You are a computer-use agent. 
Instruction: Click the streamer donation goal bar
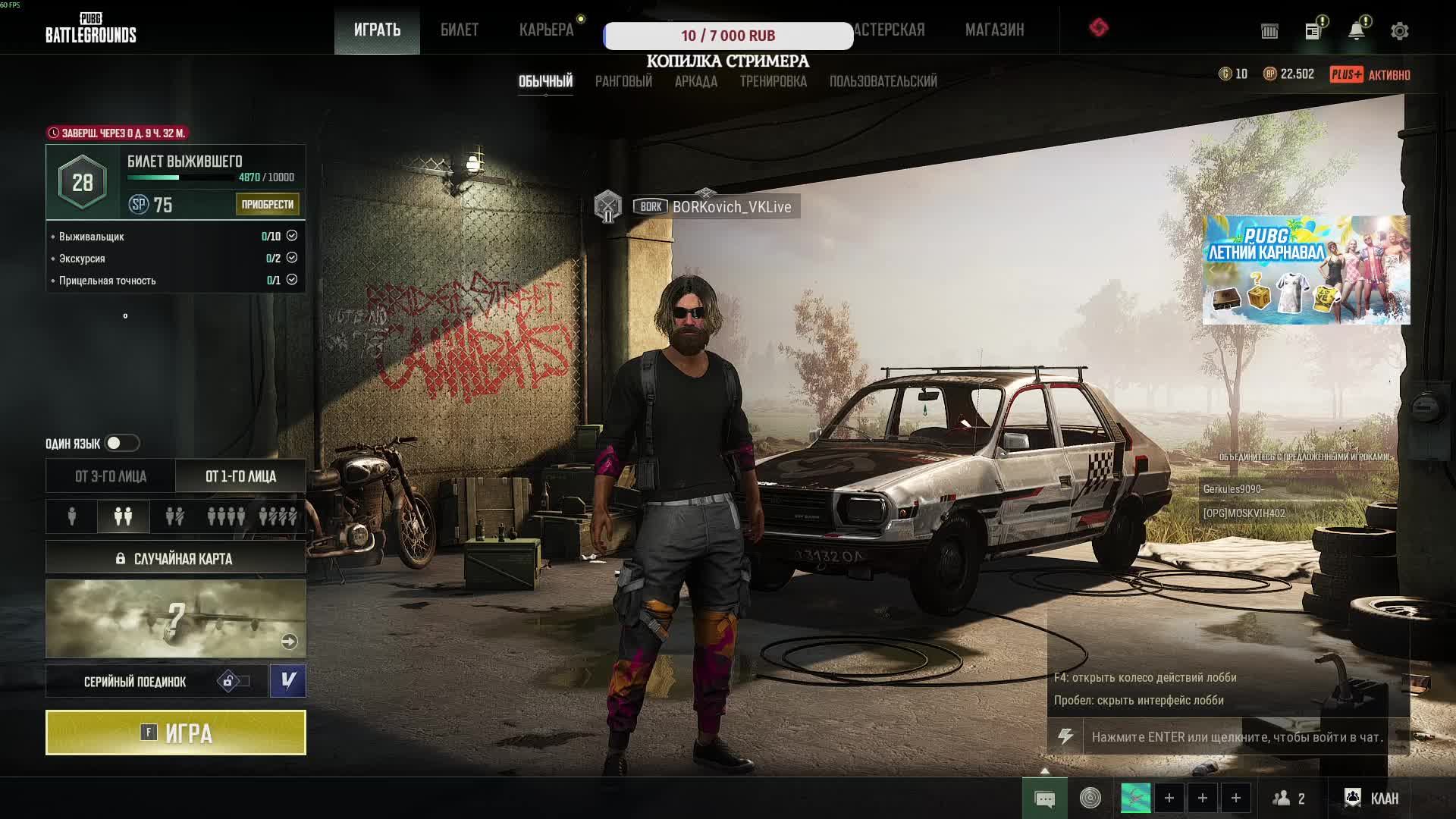click(728, 36)
